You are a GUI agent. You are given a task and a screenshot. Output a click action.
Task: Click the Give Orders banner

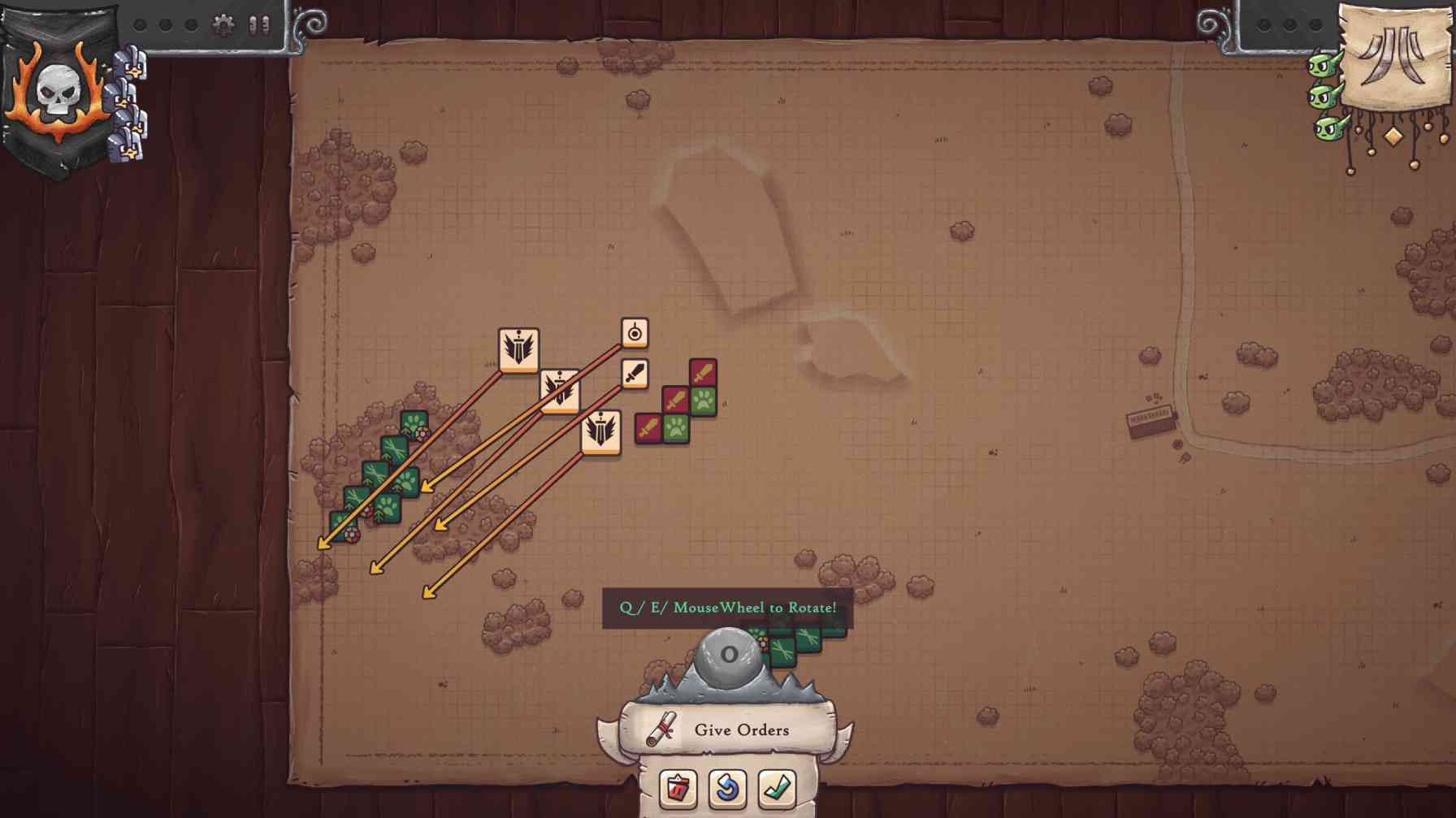[728, 729]
